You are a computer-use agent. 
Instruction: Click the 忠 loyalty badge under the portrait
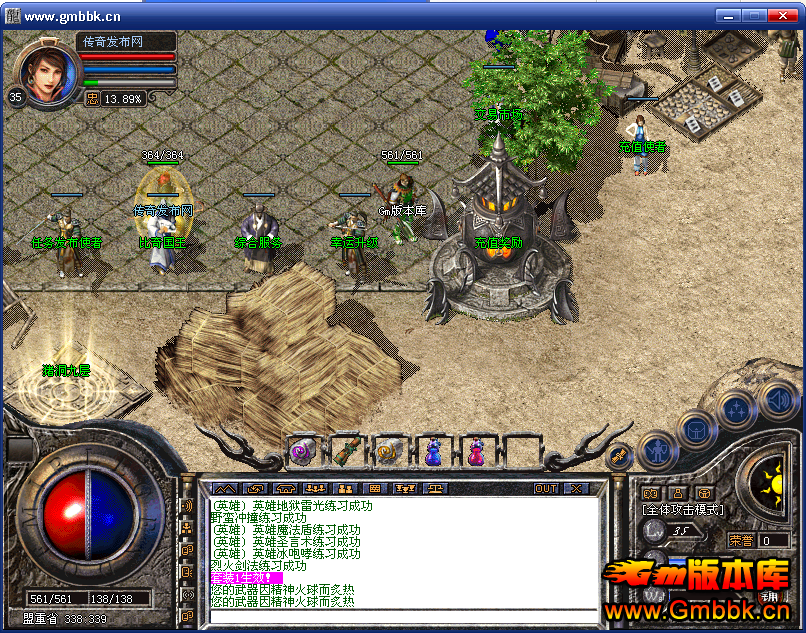tap(92, 98)
